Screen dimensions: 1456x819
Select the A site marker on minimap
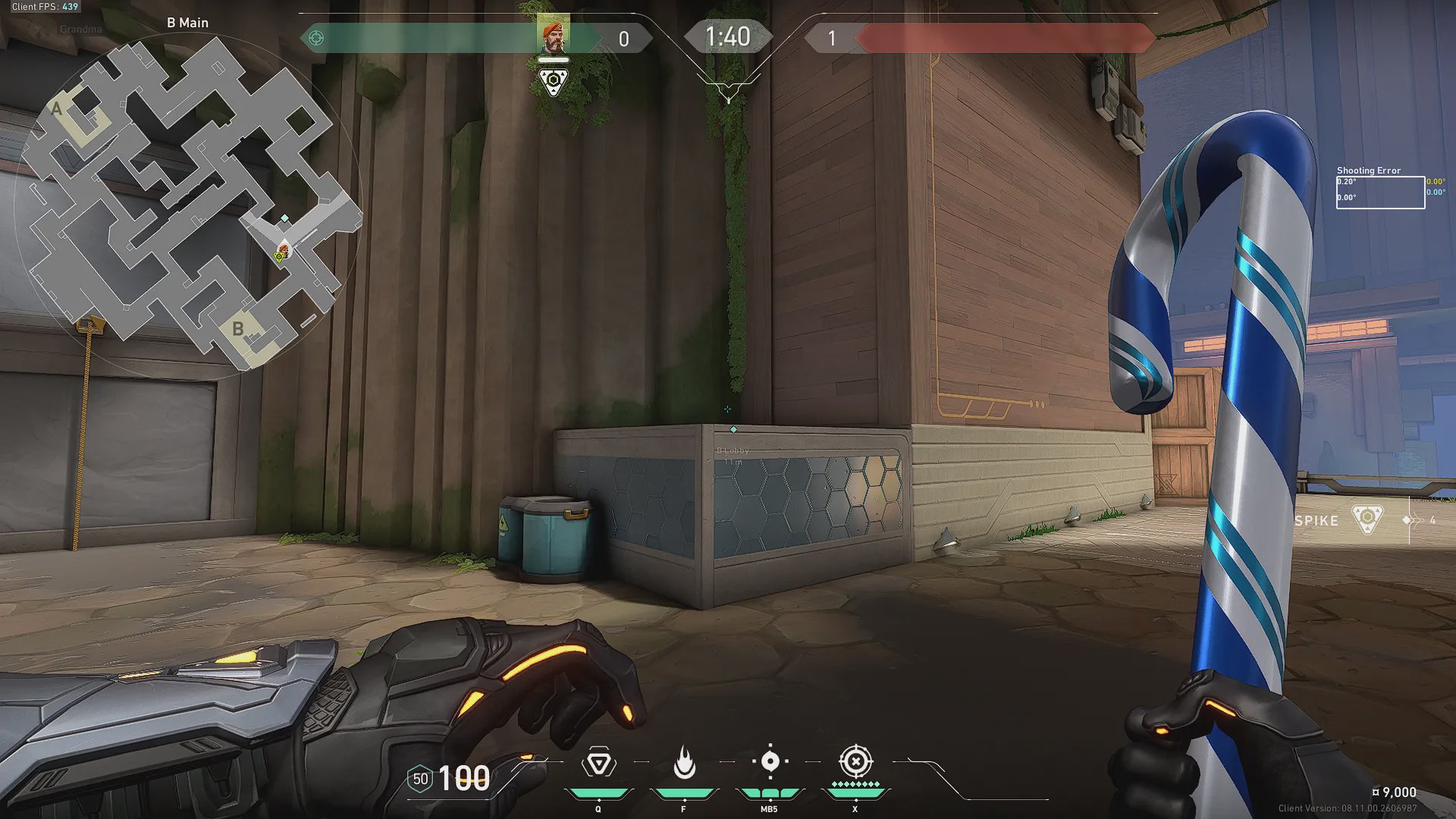(x=56, y=109)
